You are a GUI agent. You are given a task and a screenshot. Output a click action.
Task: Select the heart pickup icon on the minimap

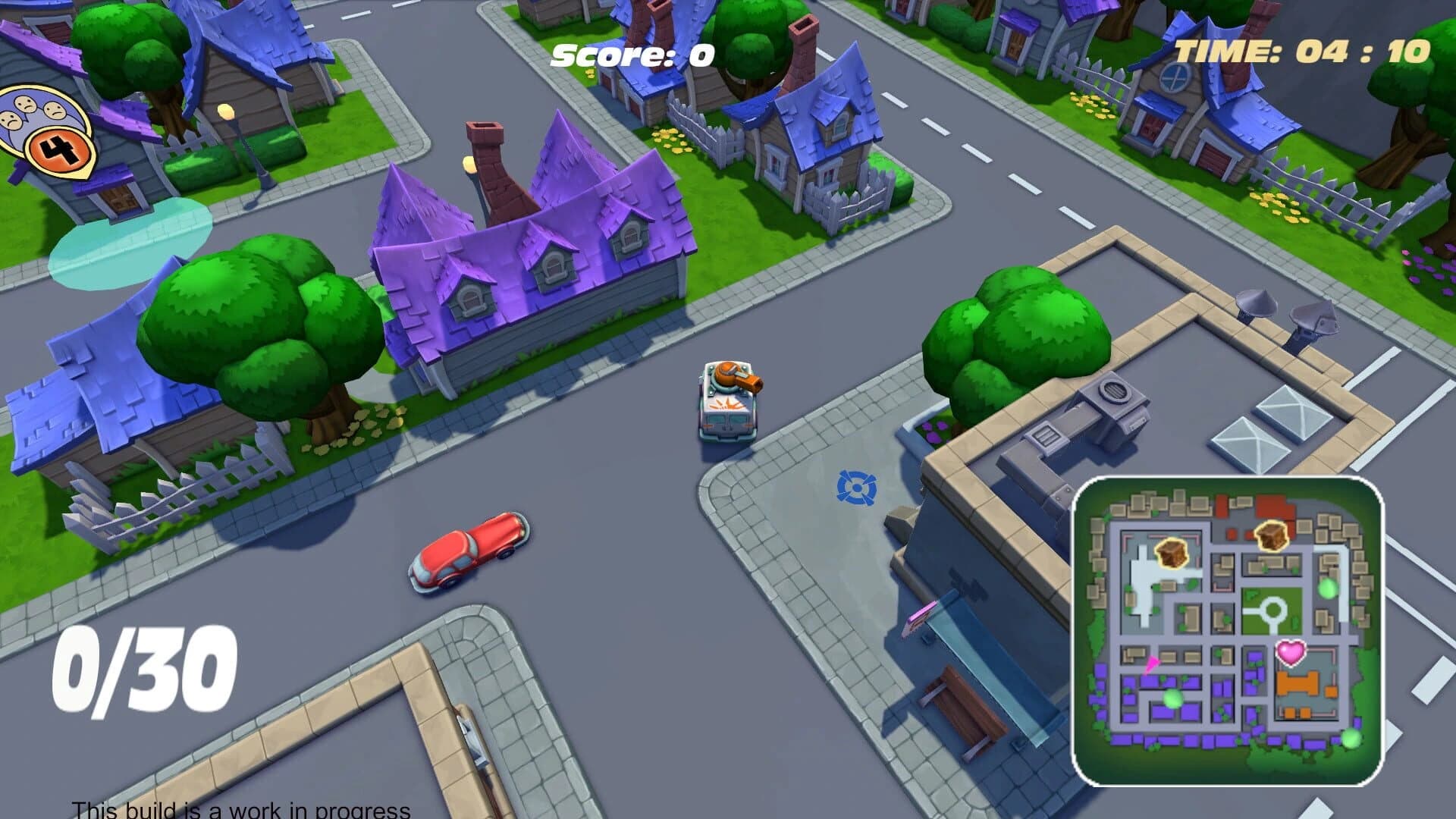pos(1291,653)
